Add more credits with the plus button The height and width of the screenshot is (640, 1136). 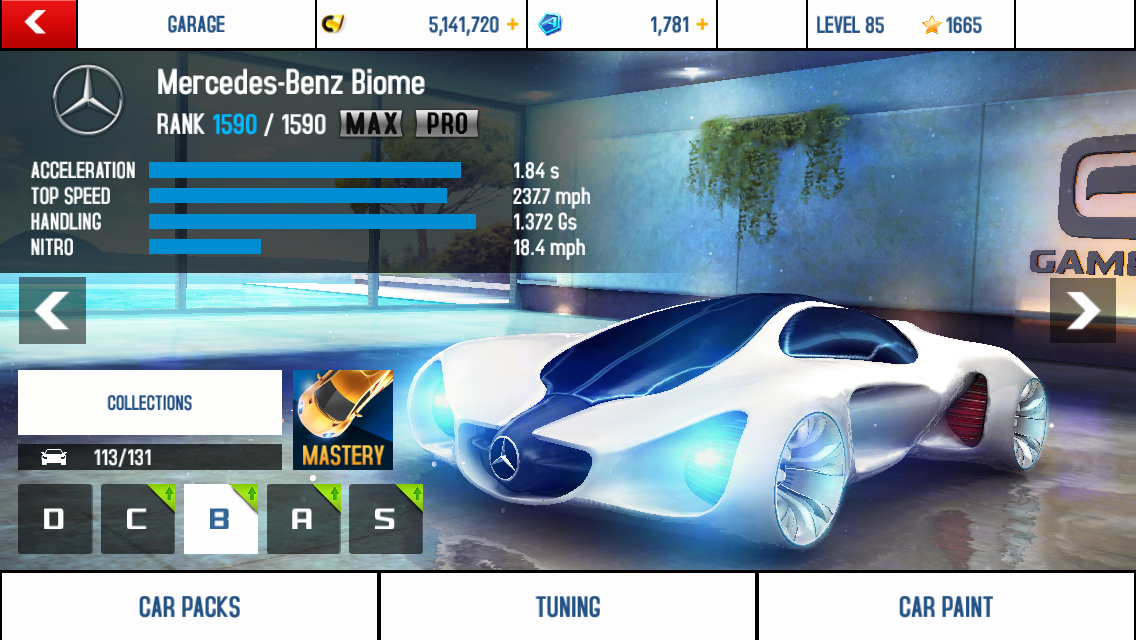click(513, 25)
